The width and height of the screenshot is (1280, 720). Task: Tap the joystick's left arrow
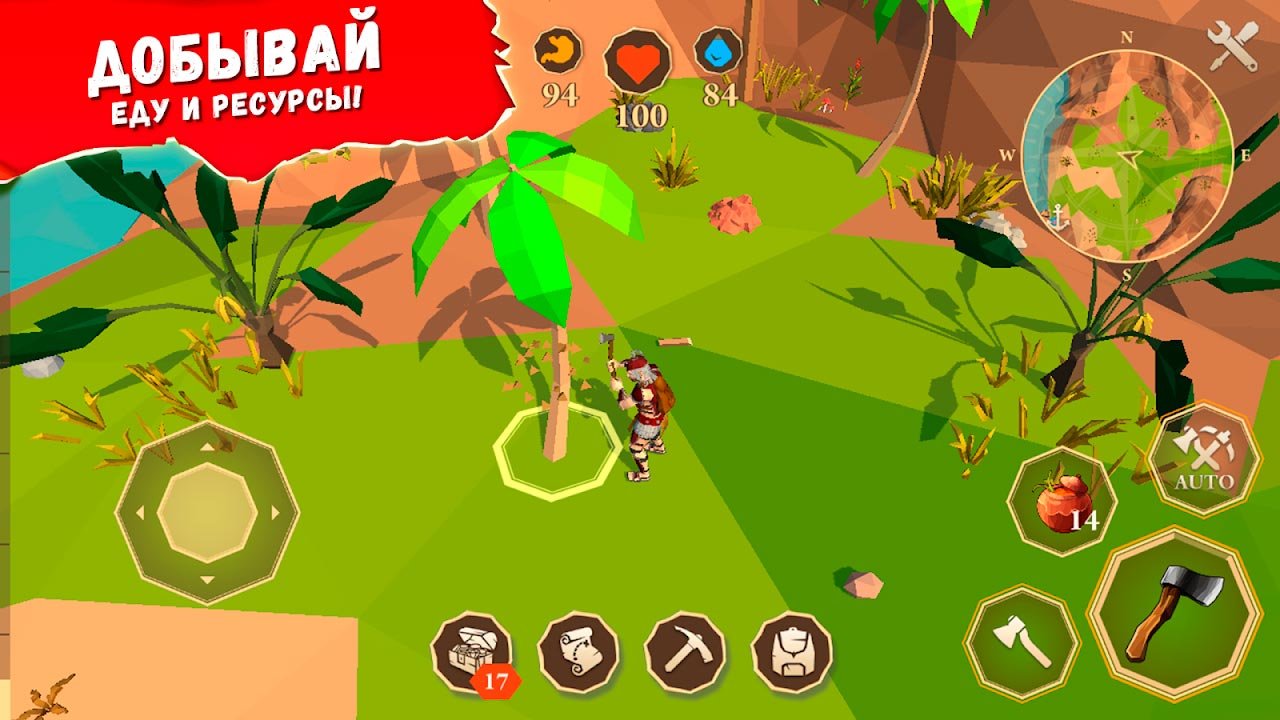pos(139,513)
